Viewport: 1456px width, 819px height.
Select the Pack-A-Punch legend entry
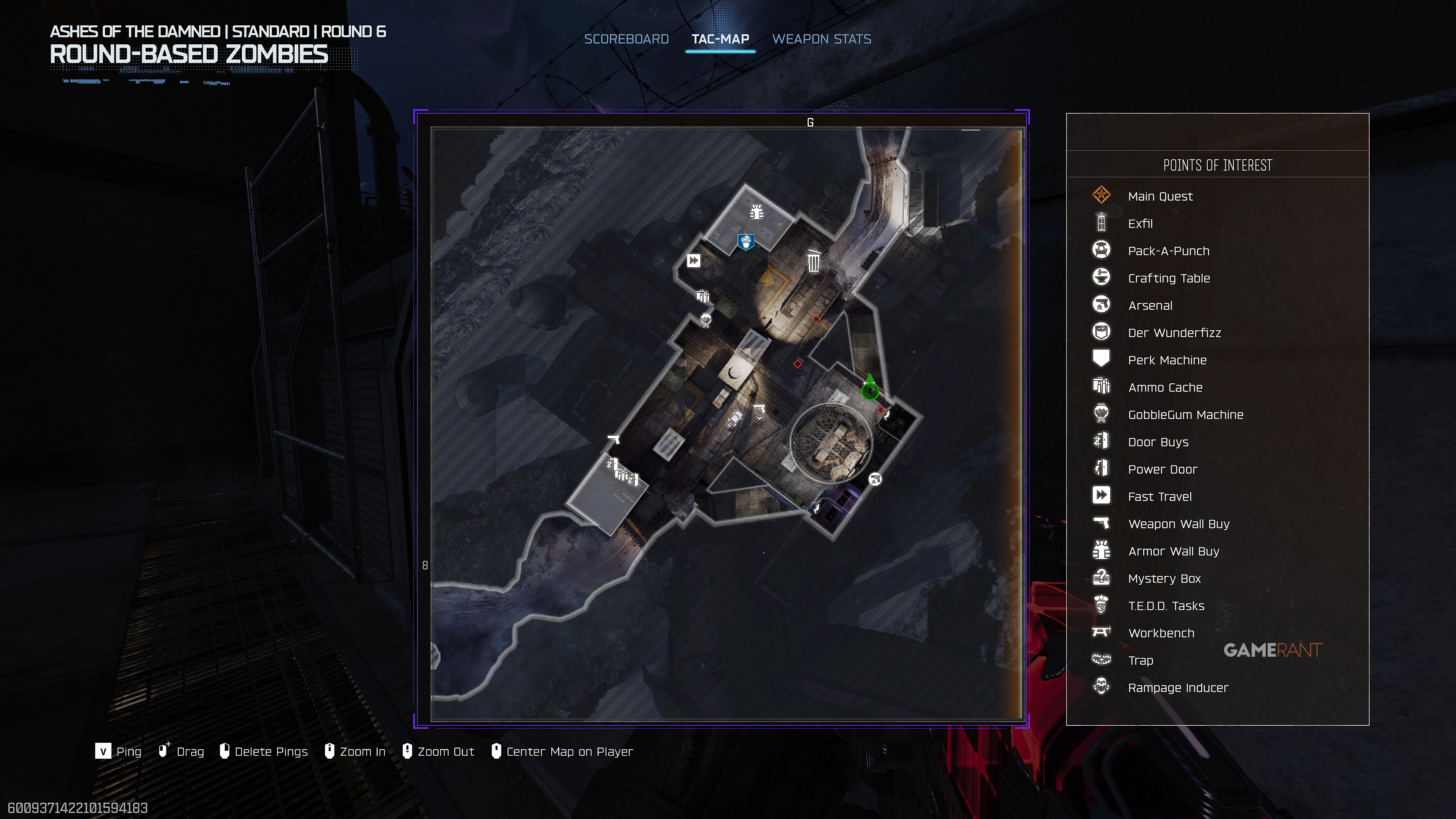tap(1168, 251)
